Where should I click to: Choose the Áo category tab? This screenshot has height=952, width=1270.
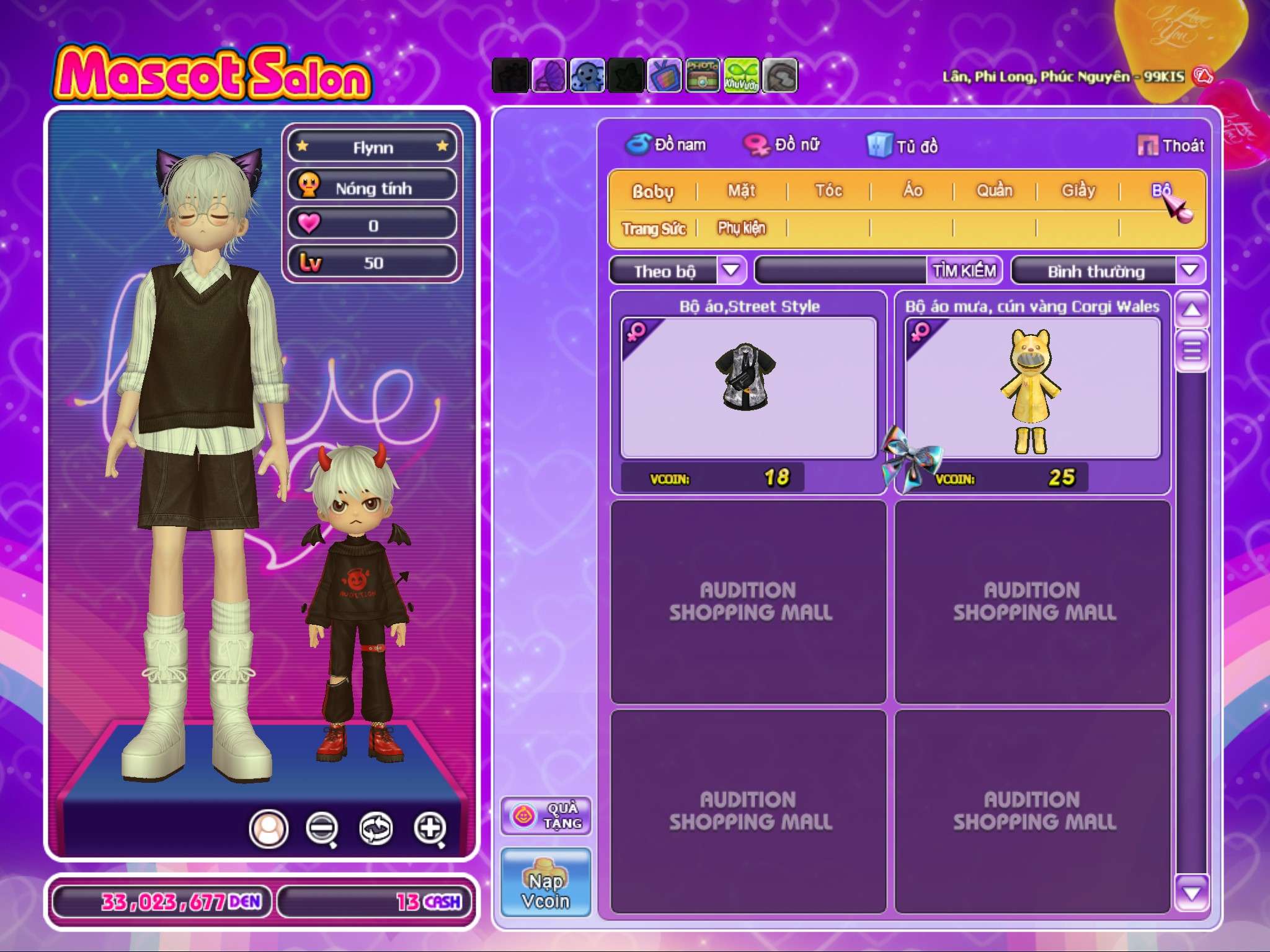tap(912, 190)
